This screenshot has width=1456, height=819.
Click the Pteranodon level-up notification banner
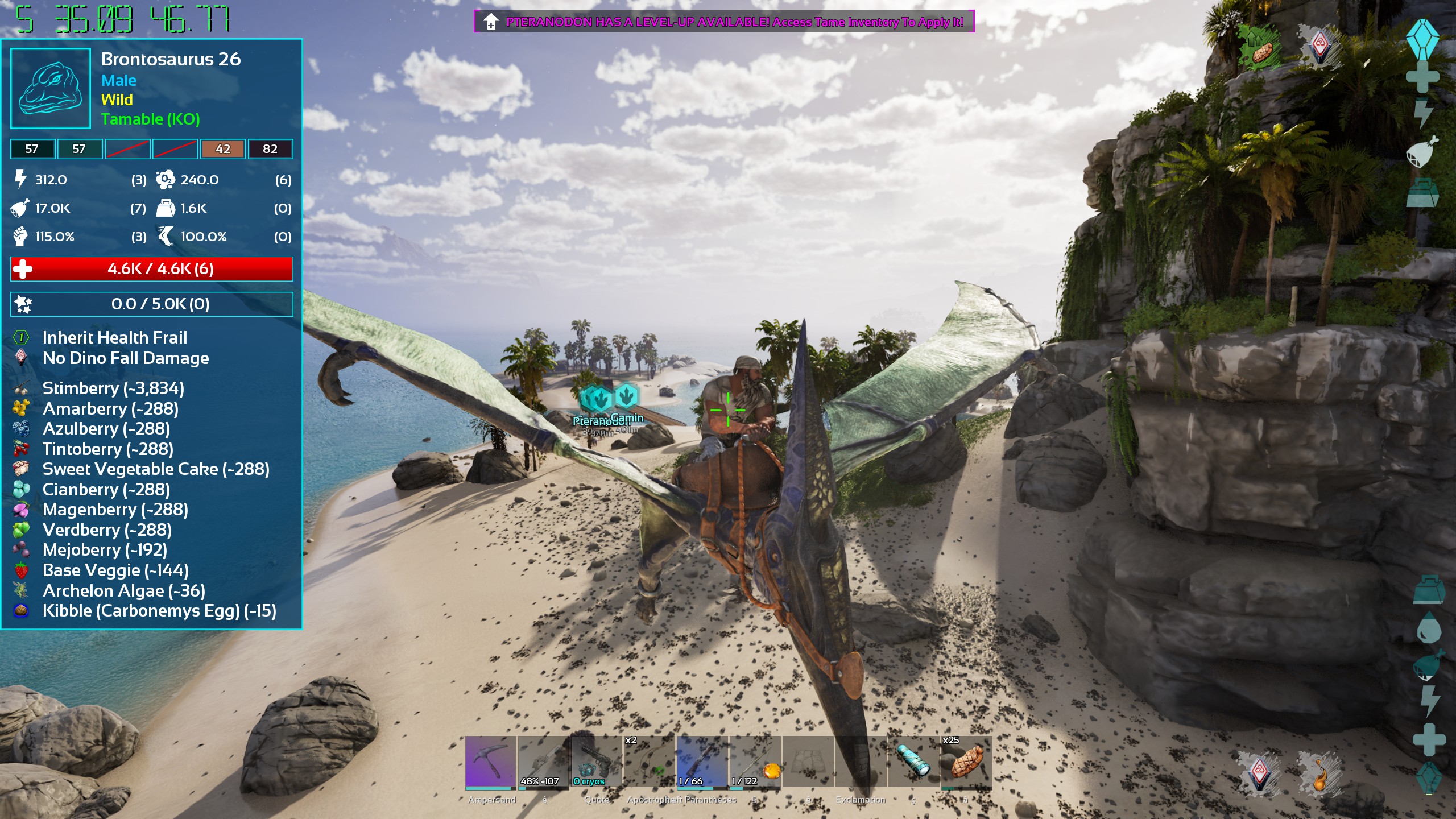[723, 22]
